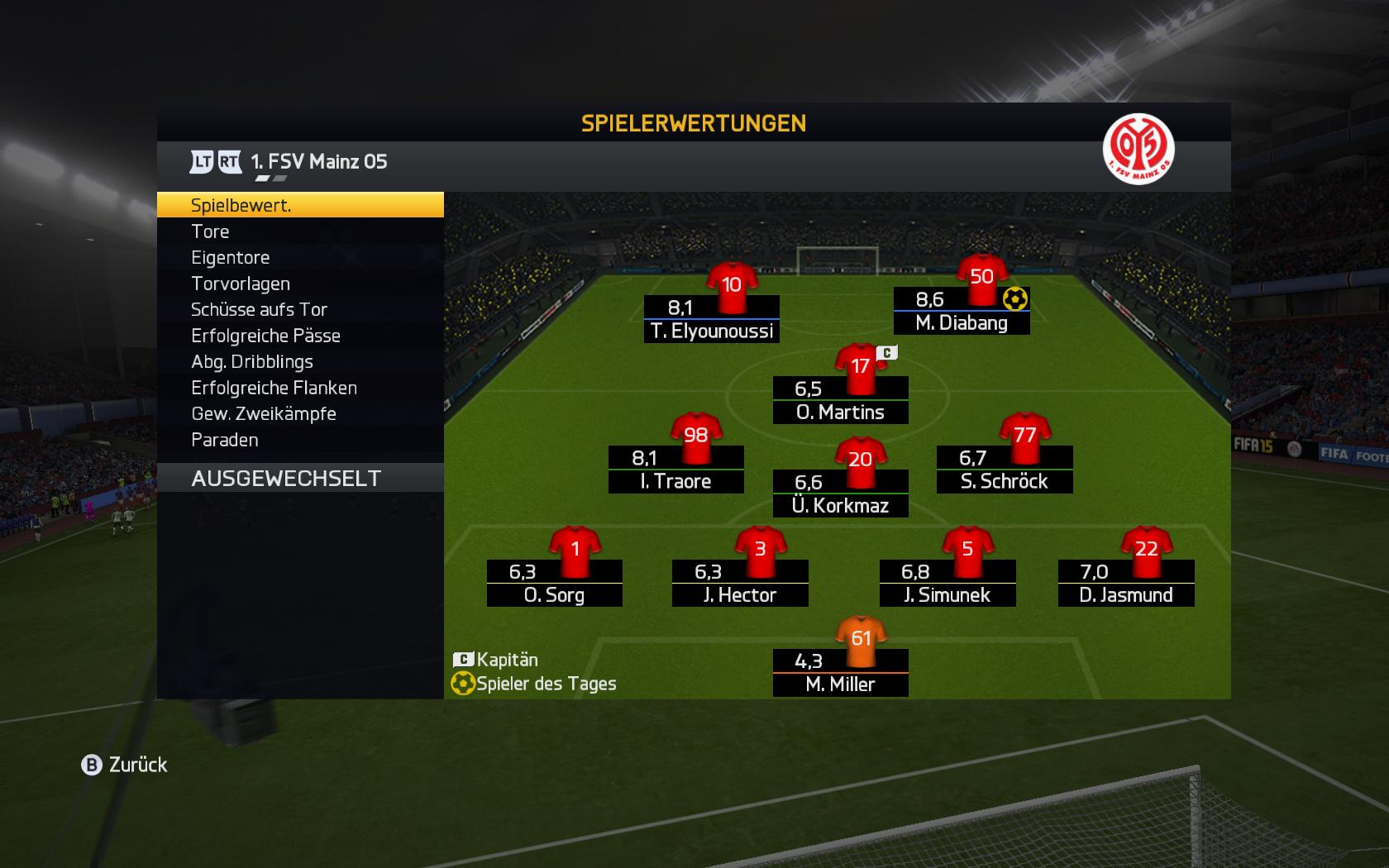
Task: Select I. Traore's rating card
Action: point(675,470)
